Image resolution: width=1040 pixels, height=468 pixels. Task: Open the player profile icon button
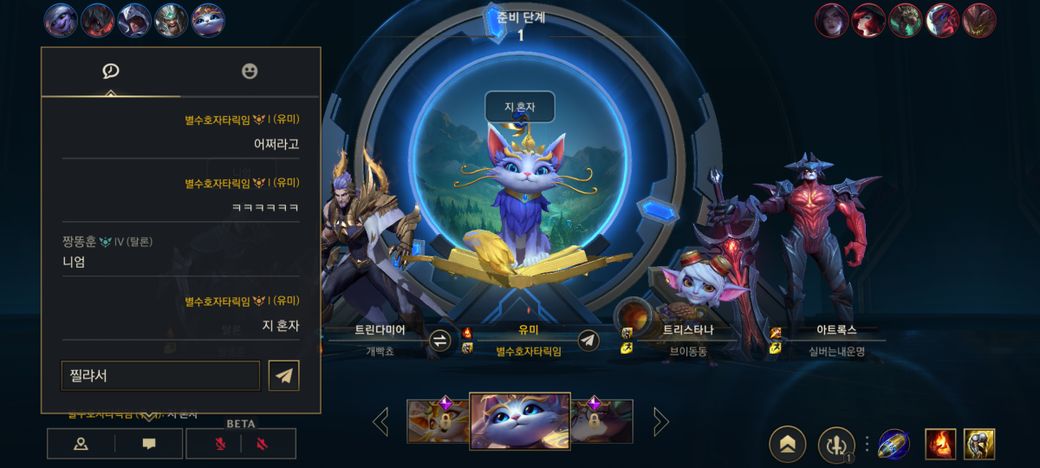81,443
